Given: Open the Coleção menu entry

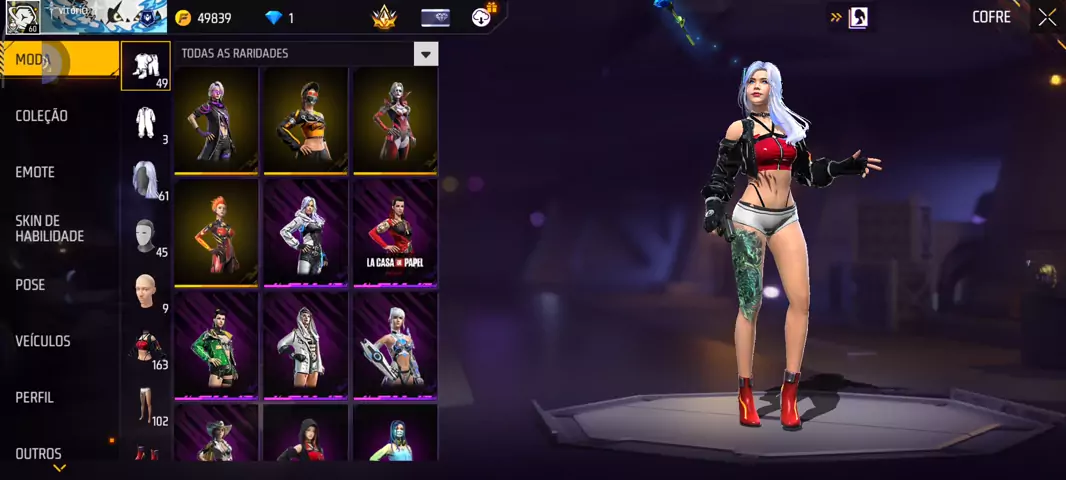Looking at the screenshot, I should click(42, 116).
